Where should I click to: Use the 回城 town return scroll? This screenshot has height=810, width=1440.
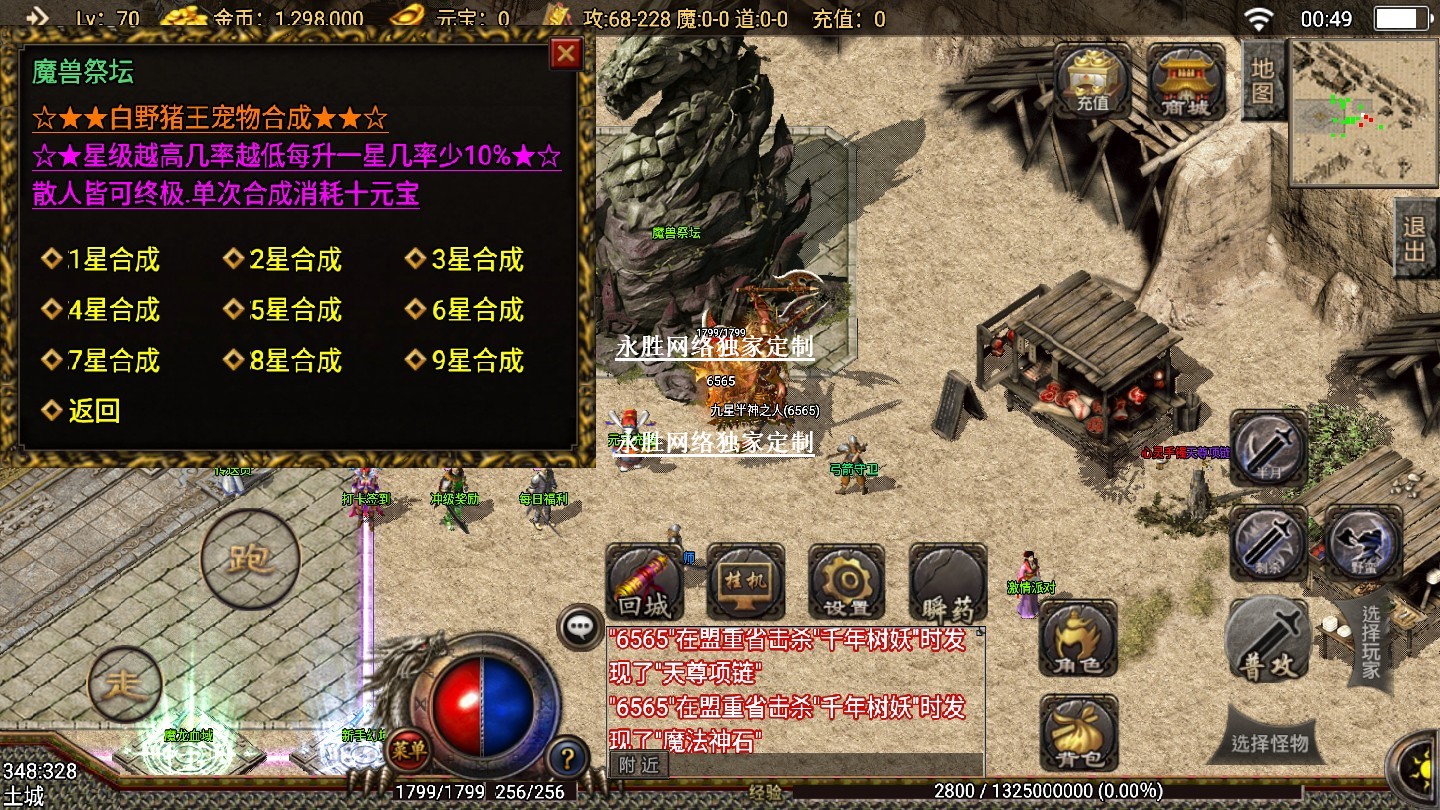[644, 583]
